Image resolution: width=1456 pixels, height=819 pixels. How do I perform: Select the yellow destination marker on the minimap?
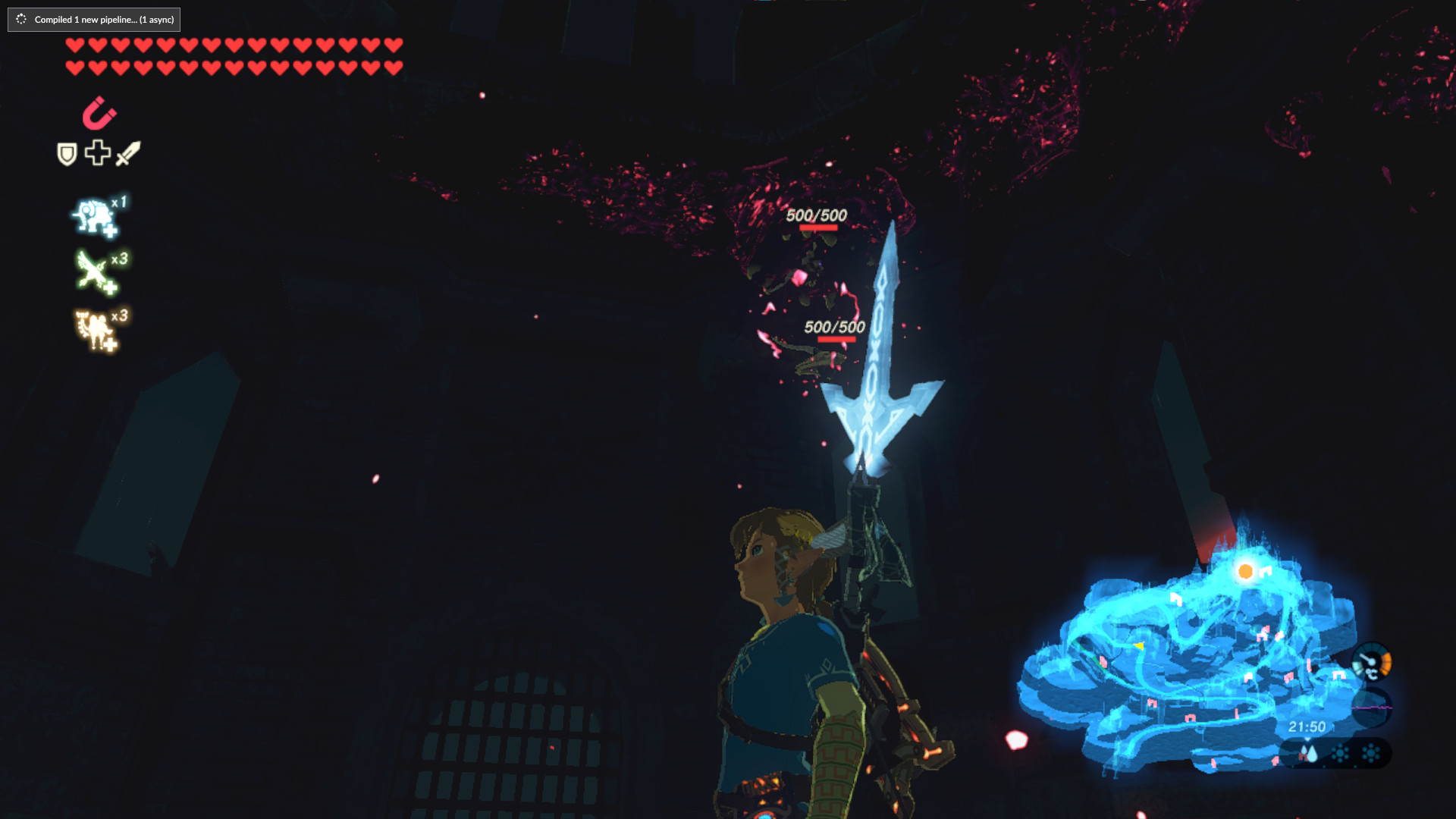1139,647
